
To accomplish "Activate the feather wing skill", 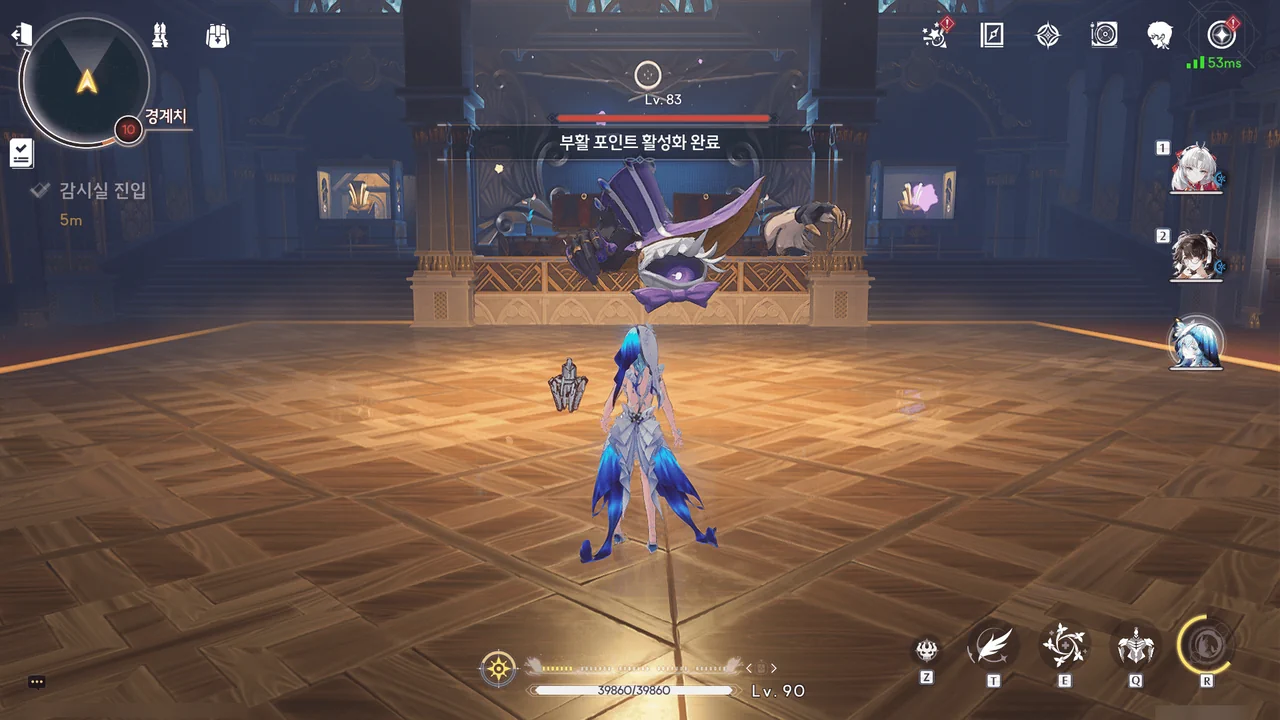I will [x=992, y=646].
